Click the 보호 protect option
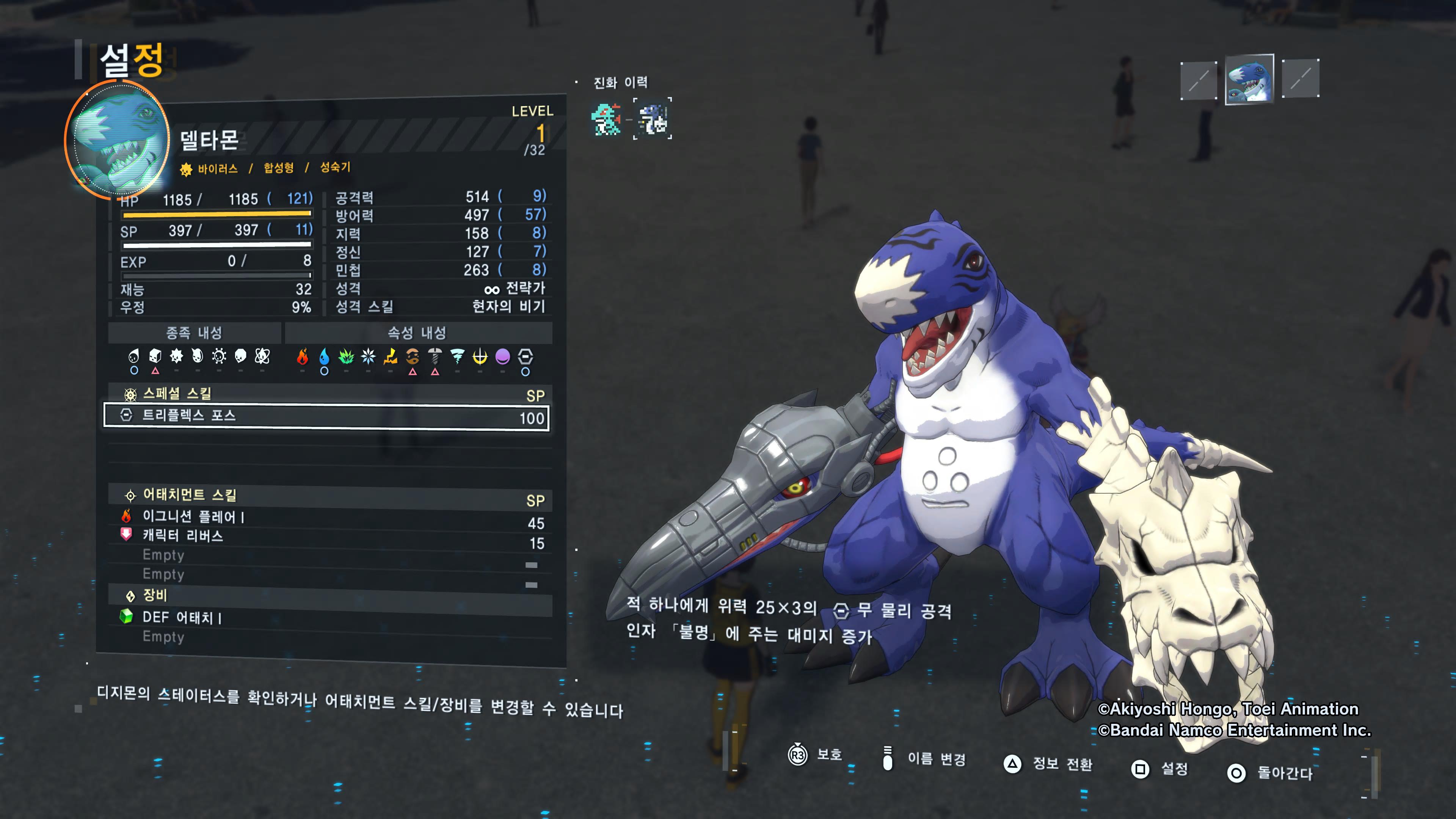The width and height of the screenshot is (1456, 819). tap(815, 755)
